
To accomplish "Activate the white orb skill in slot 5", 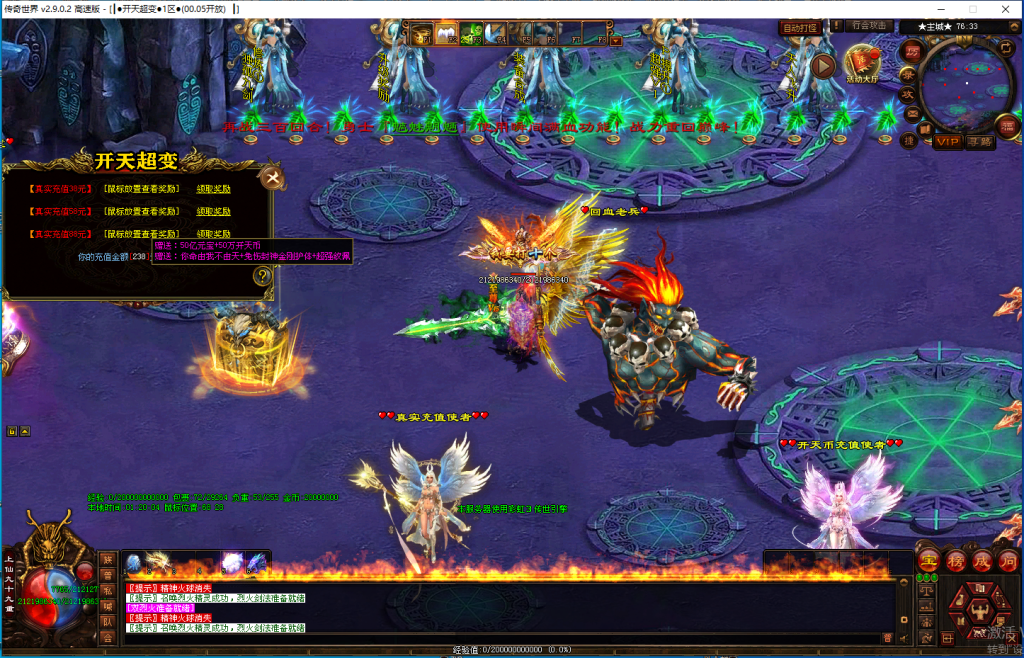I will (232, 563).
